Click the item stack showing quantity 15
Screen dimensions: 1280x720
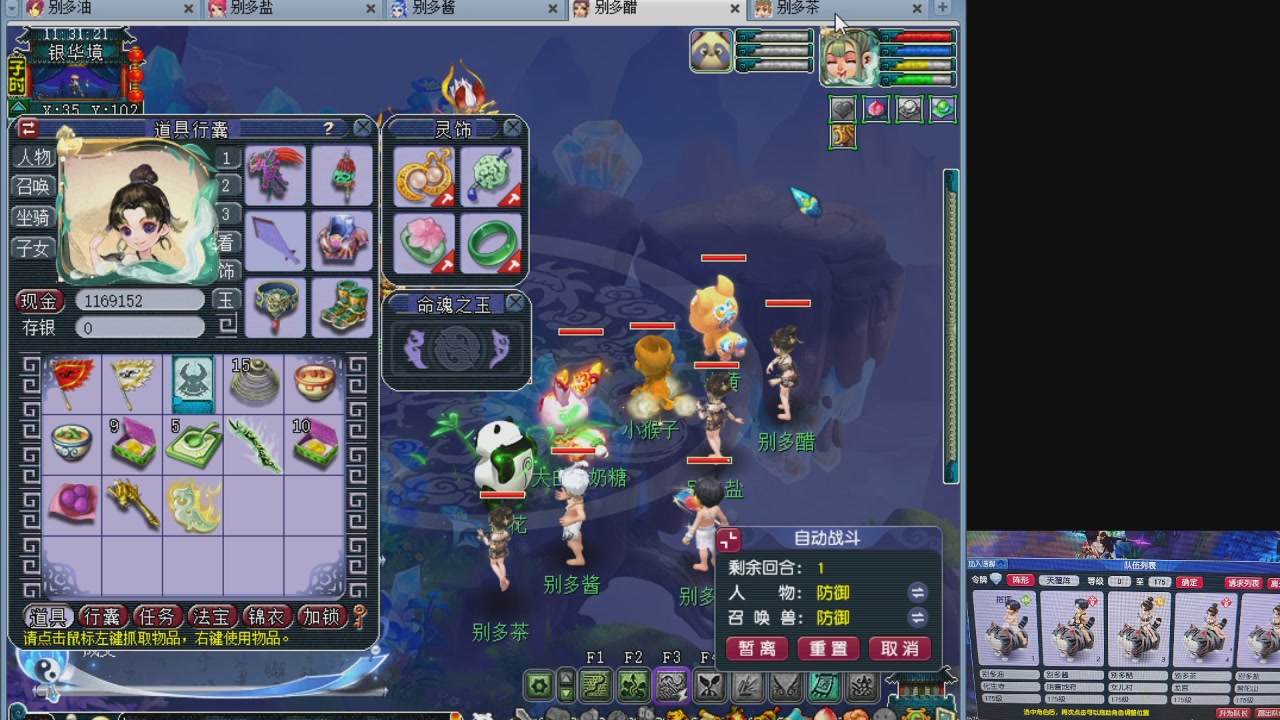(254, 383)
